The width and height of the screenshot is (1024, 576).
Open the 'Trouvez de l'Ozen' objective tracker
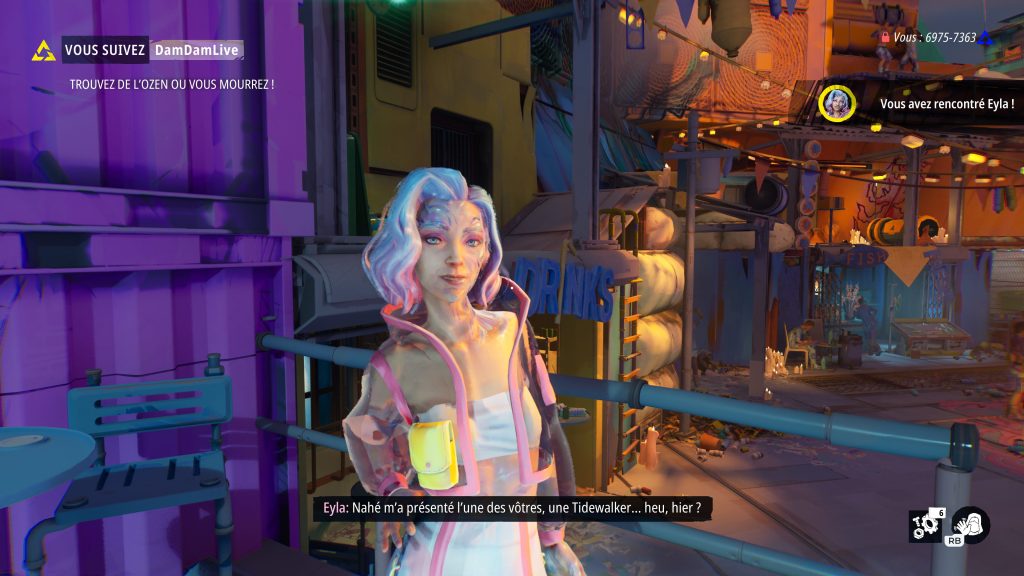172,84
